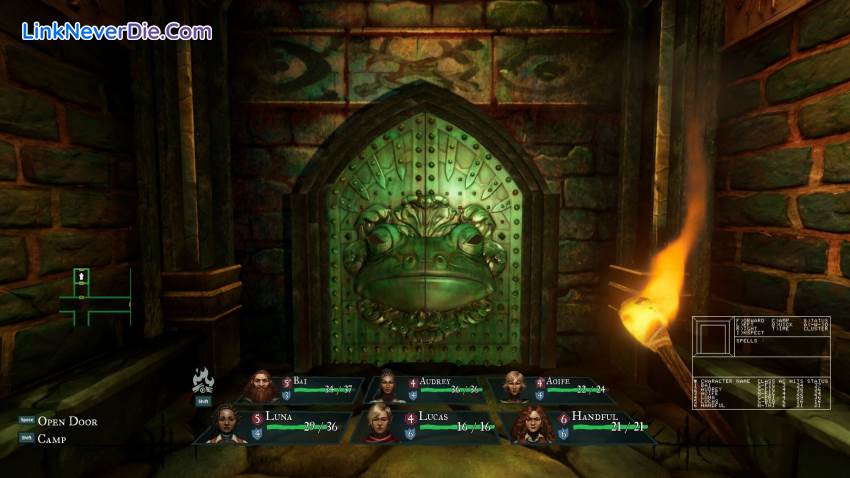This screenshot has height=478, width=850.
Task: Select Audrey's party portrait
Action: 388,385
